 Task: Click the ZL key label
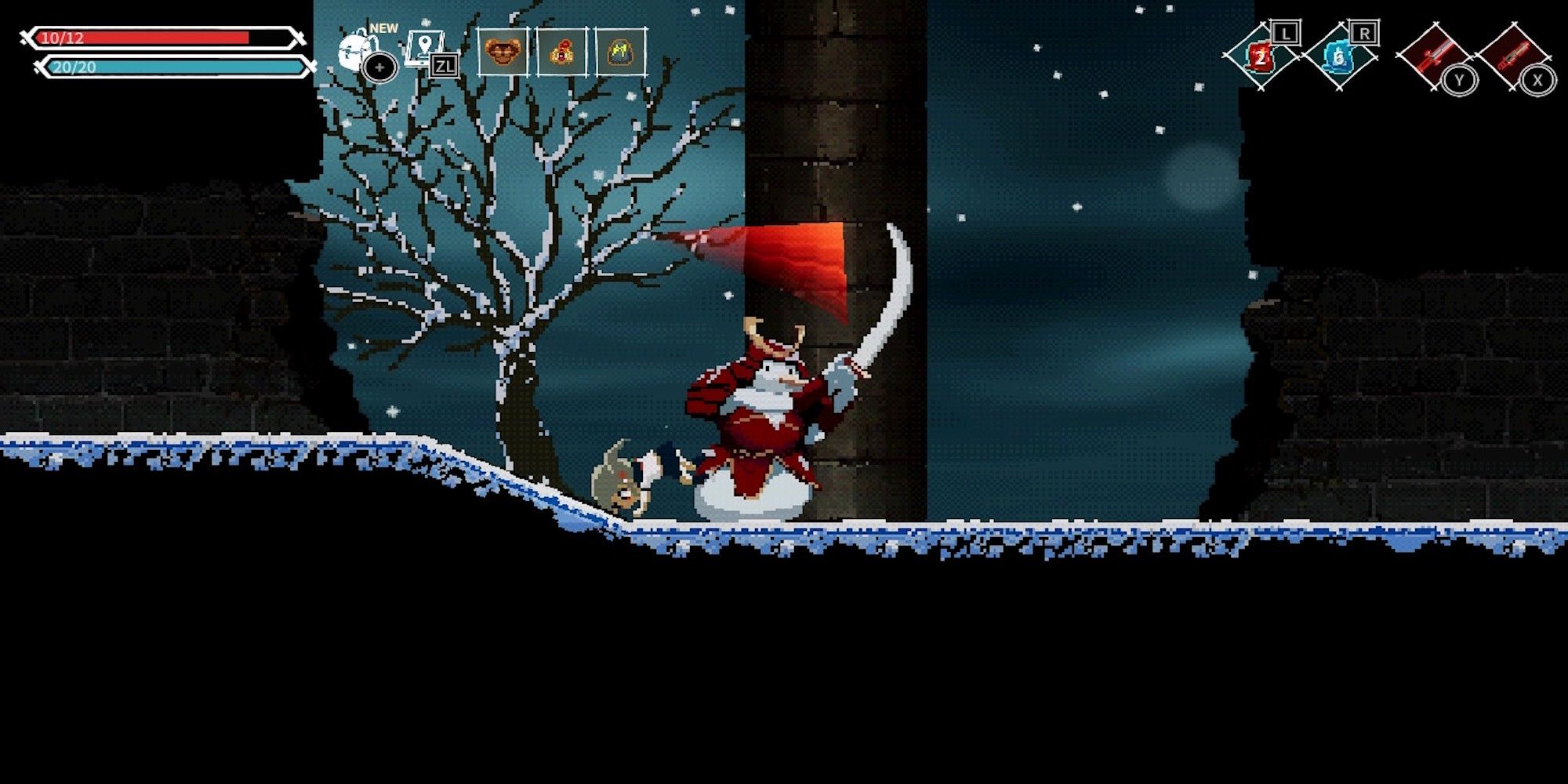tap(445, 66)
